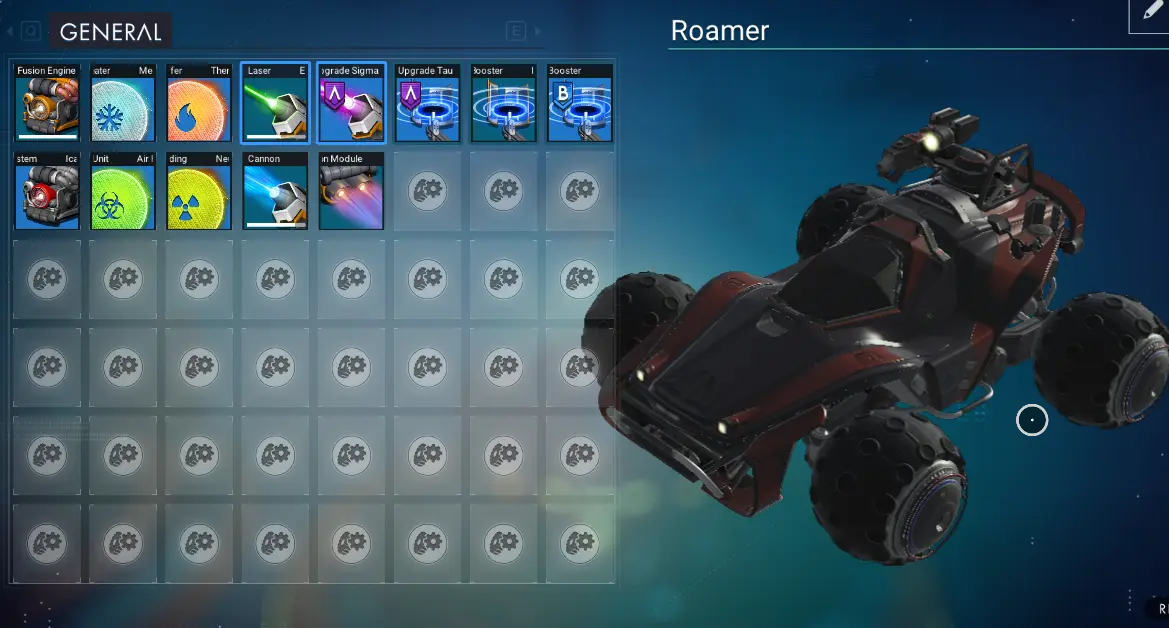Choose the Booster with blue B badge
This screenshot has width=1169, height=628.
[x=579, y=104]
